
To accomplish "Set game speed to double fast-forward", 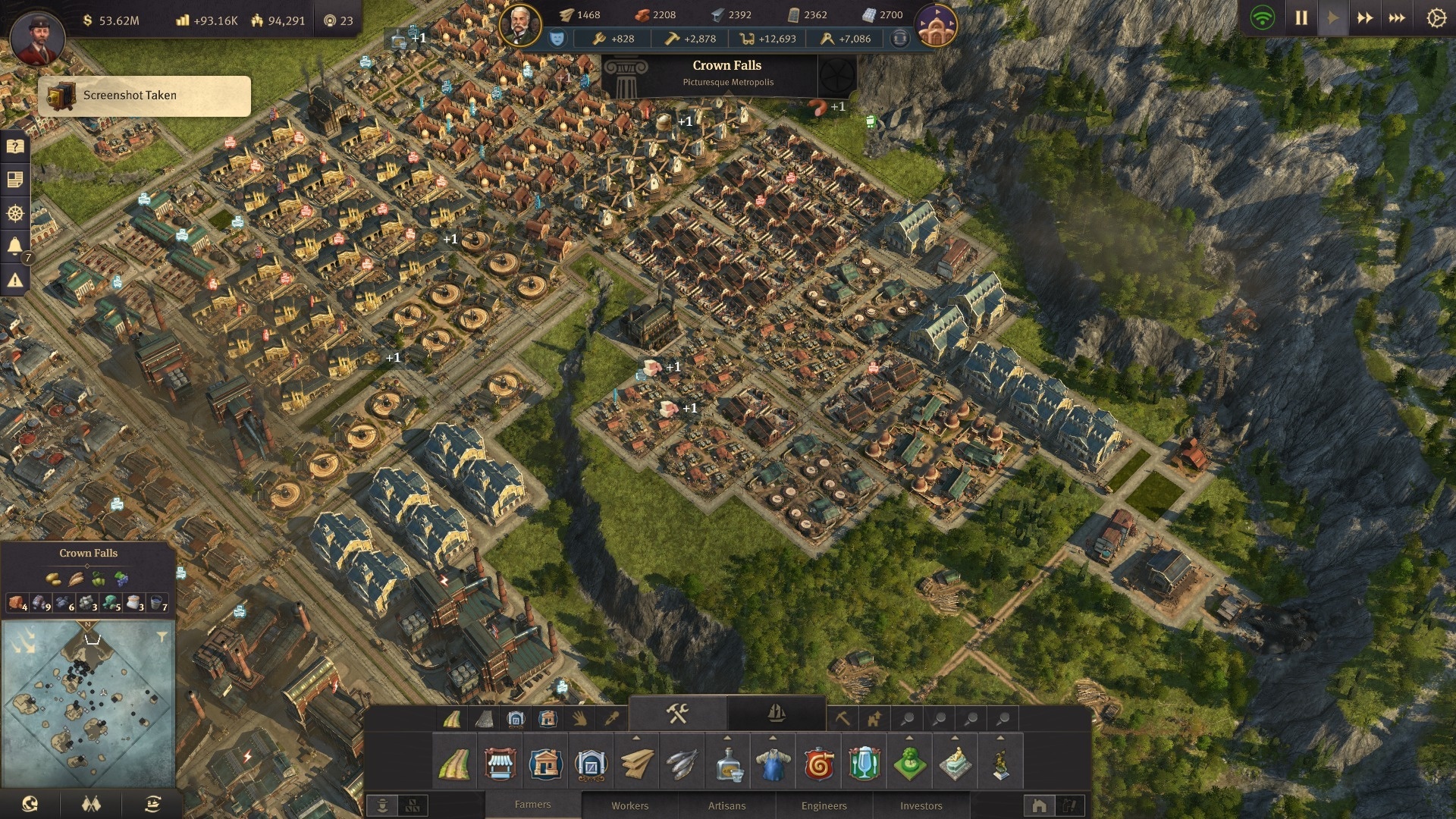I will pos(1365,17).
